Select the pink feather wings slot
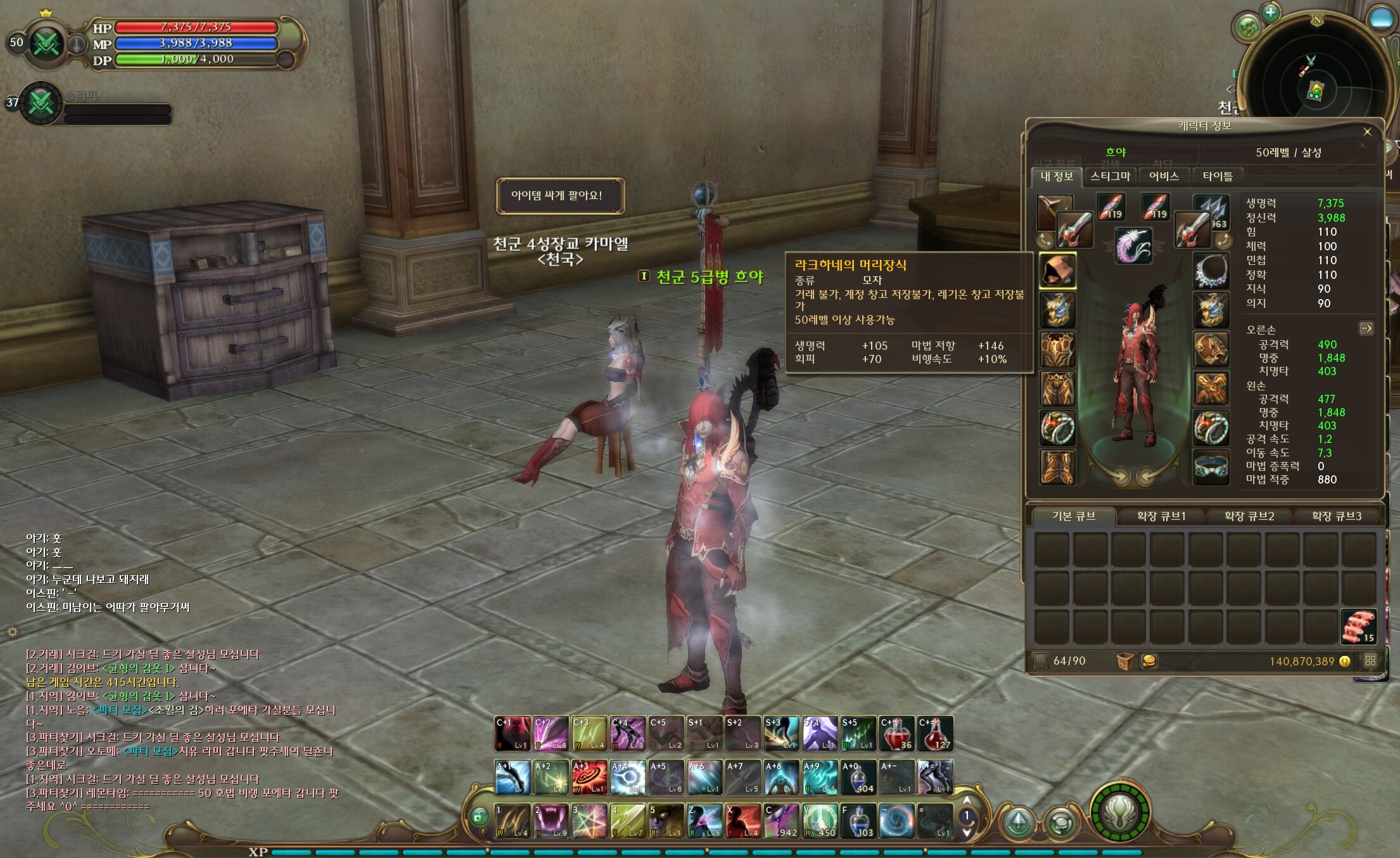The height and width of the screenshot is (858, 1400). pos(1133,245)
